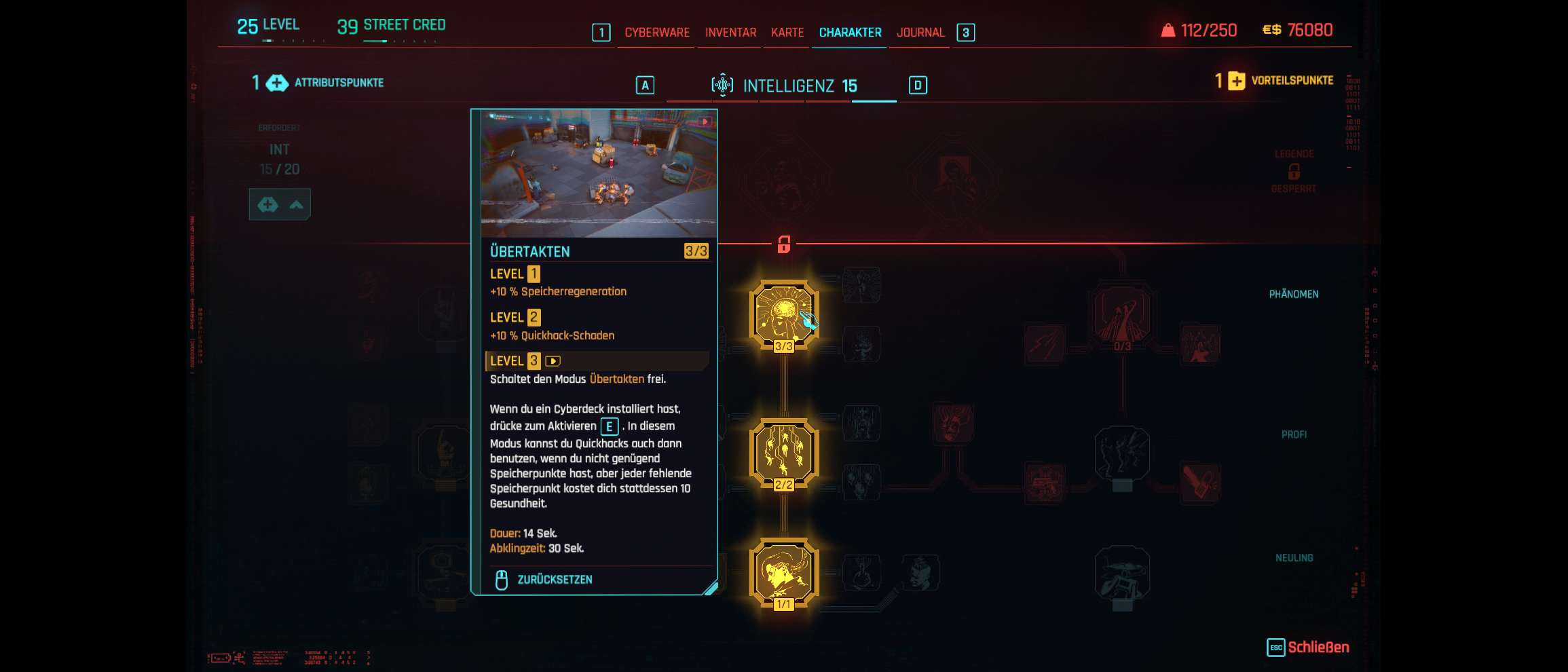Click the level progress bar under 25 LEVEL
The width and height of the screenshot is (1568, 672).
click(272, 41)
